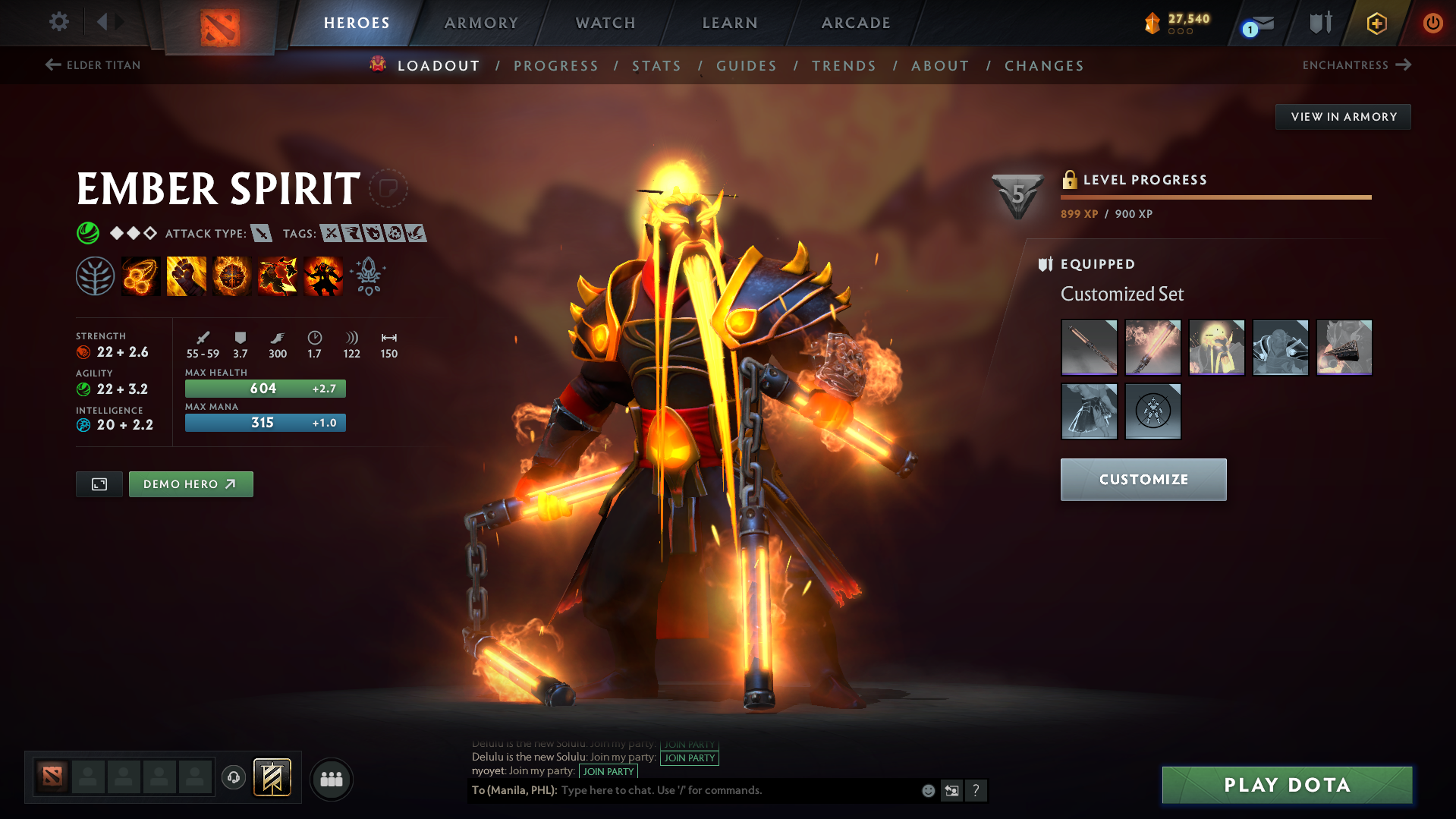1456x819 pixels.
Task: Click the headset voice chat icon
Action: point(233,778)
